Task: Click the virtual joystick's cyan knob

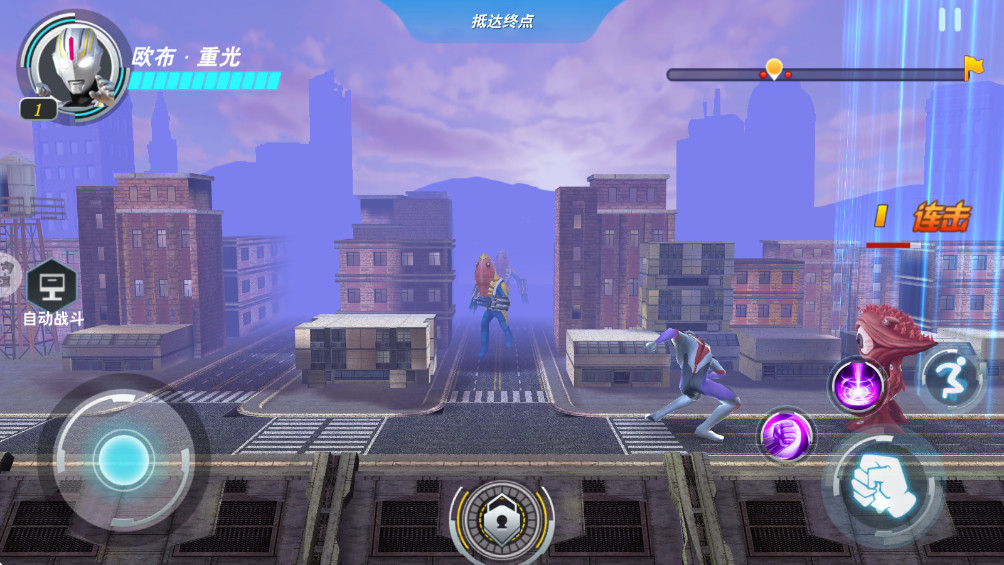Action: coord(123,460)
